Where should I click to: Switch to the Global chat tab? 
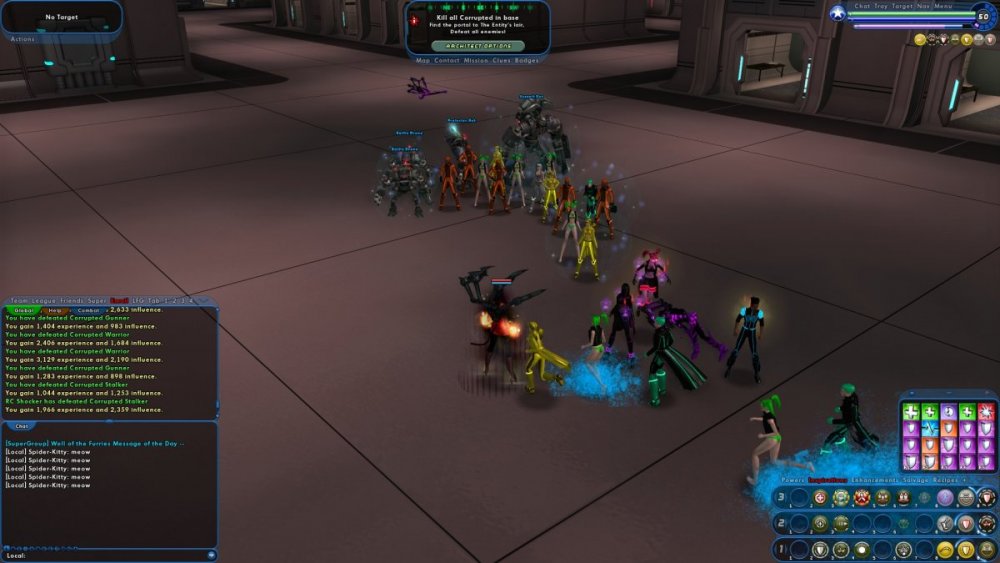click(x=23, y=310)
